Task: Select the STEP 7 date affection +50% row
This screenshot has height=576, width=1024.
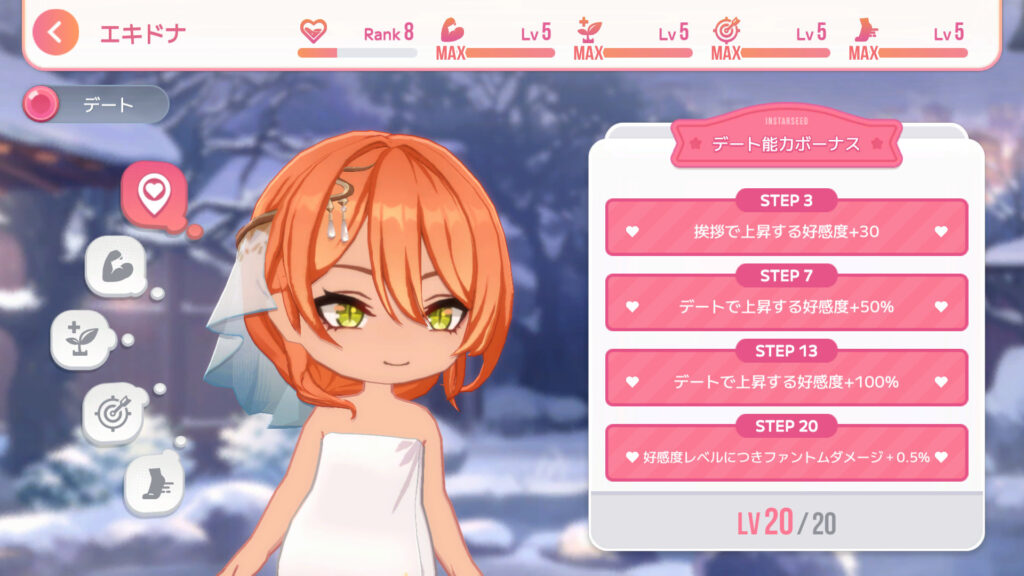Action: [x=786, y=304]
